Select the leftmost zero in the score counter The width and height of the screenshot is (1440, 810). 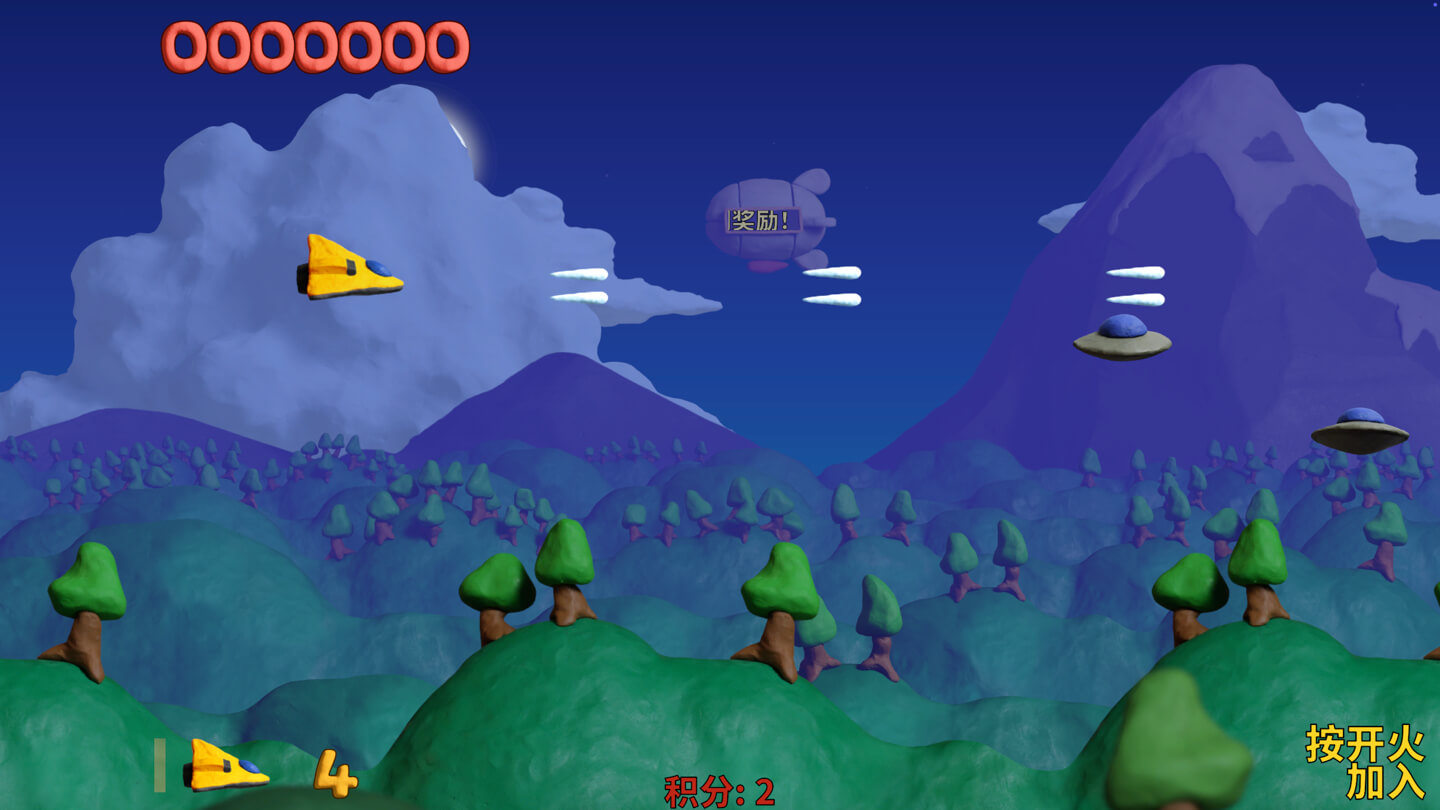(183, 45)
